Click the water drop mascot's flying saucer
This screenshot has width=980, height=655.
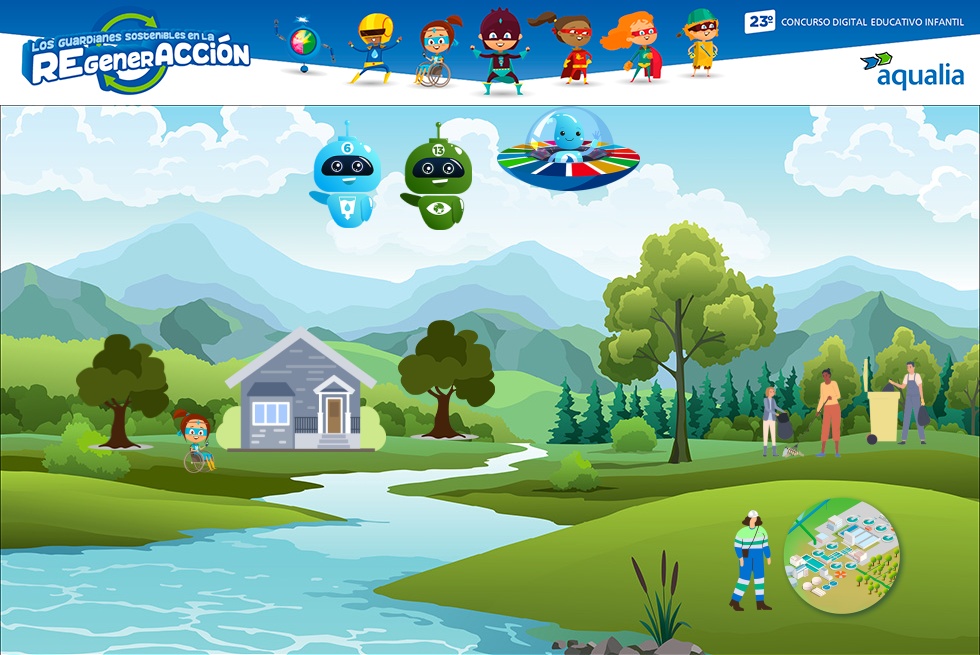pyautogui.click(x=568, y=155)
